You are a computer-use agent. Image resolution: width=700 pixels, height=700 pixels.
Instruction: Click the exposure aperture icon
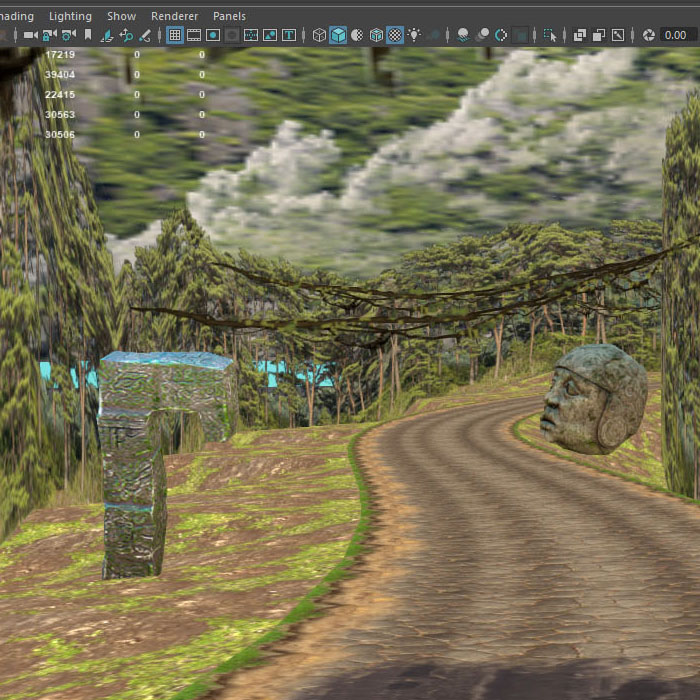coord(649,35)
